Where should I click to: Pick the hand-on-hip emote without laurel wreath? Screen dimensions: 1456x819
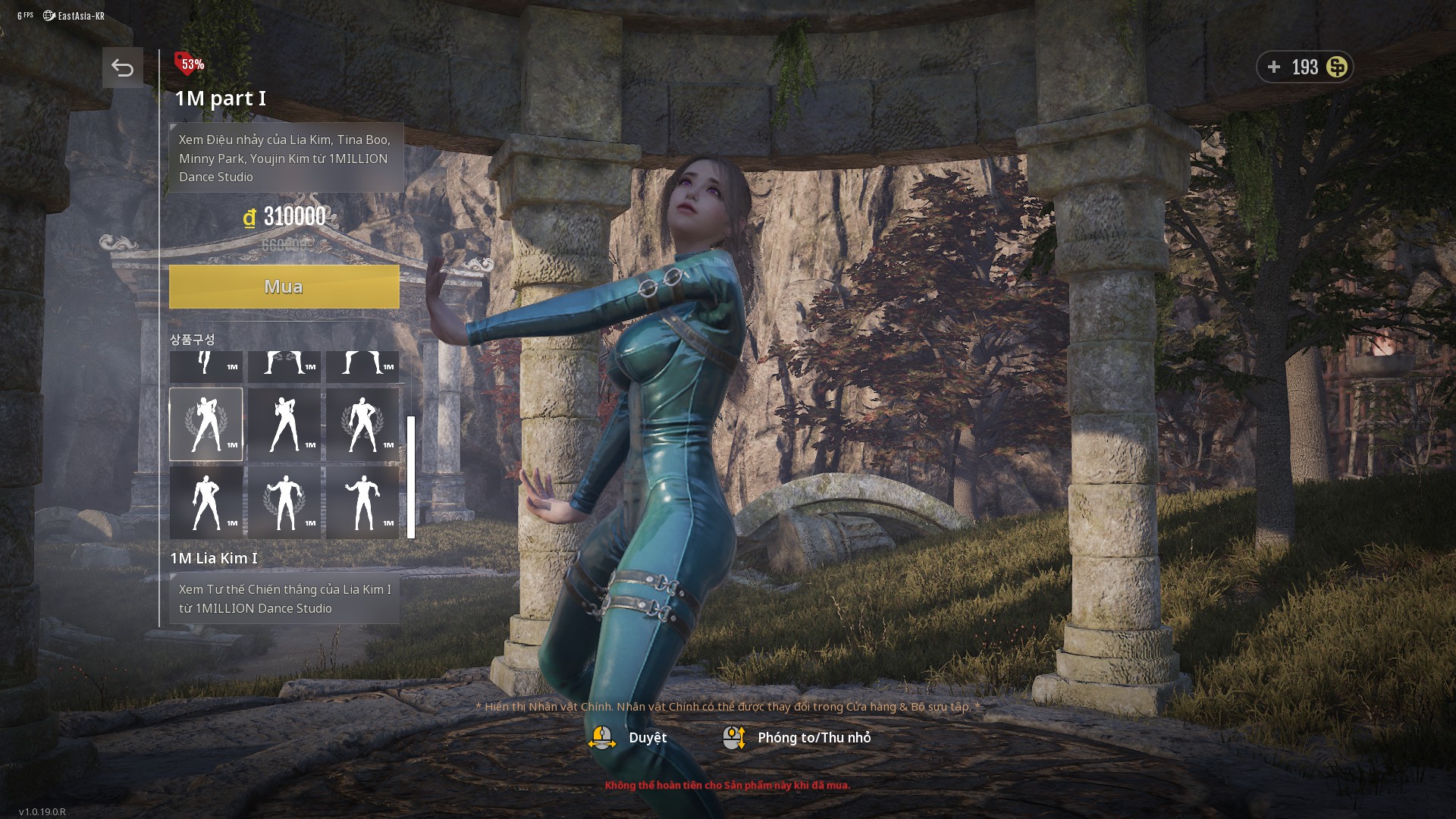[x=206, y=503]
